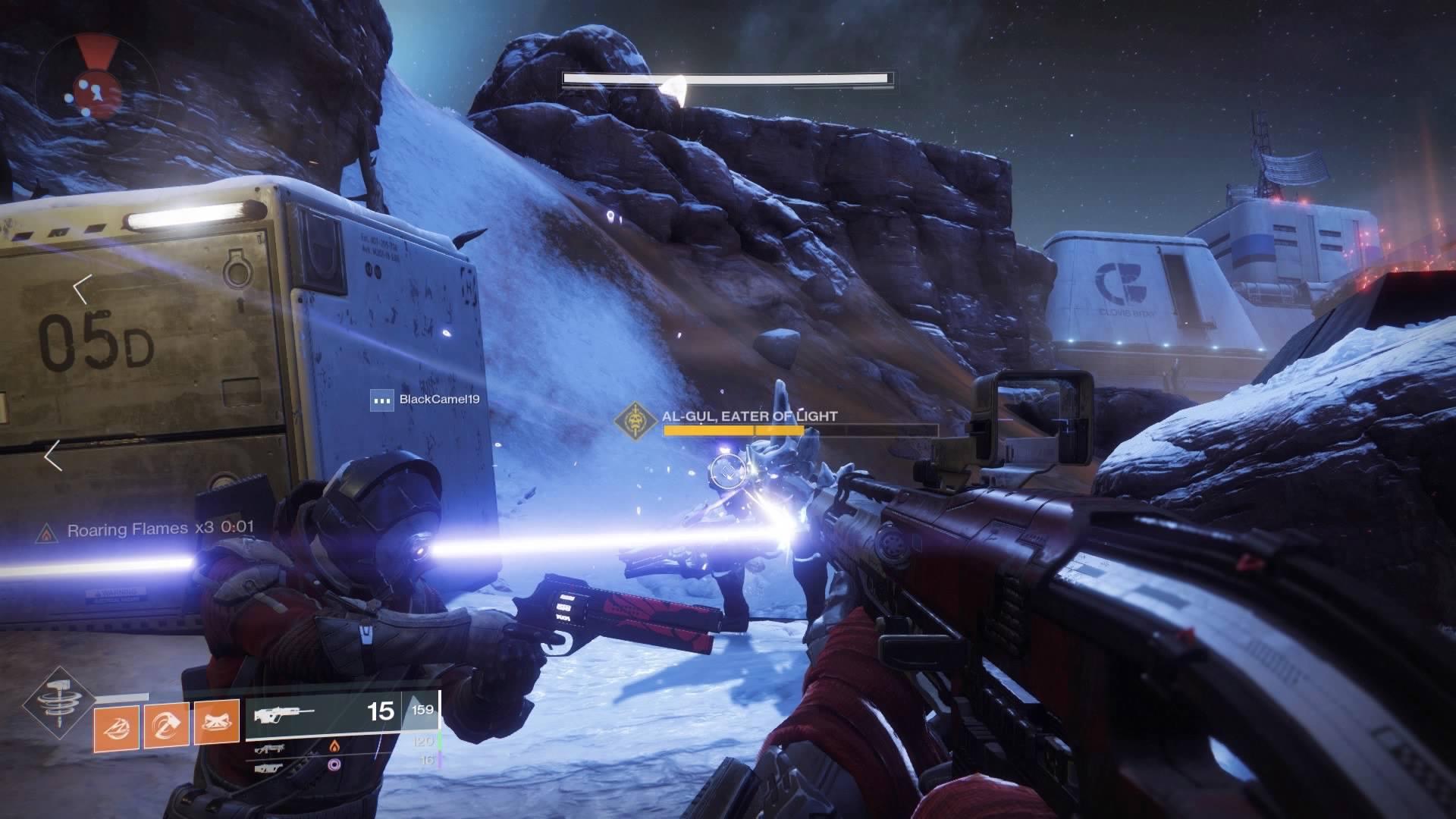Select the hammer super ability icon

58,705
